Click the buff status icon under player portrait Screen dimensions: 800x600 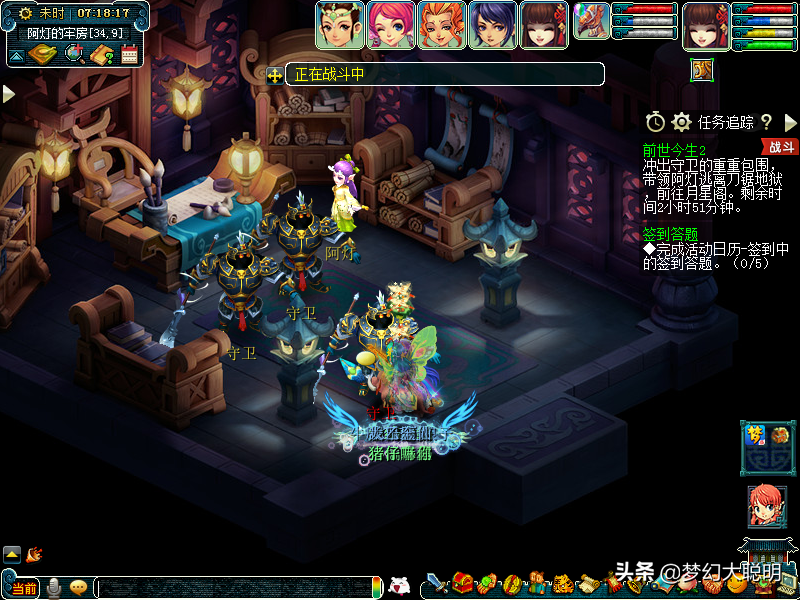coord(702,69)
